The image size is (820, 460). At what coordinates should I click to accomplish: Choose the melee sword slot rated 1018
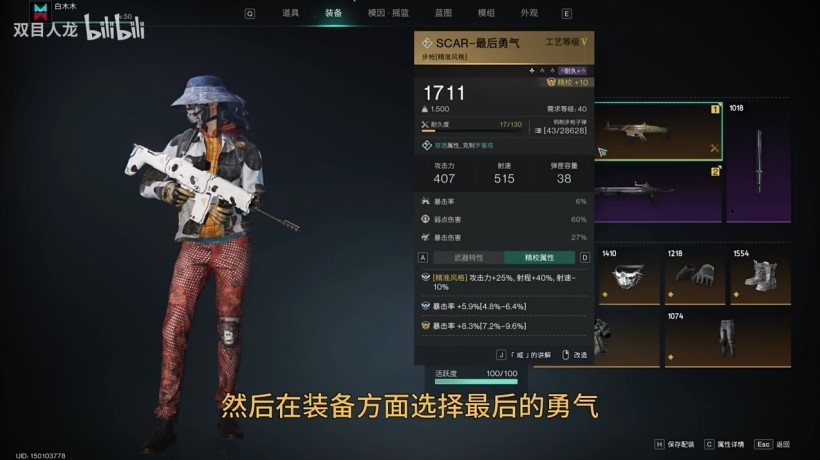click(758, 158)
